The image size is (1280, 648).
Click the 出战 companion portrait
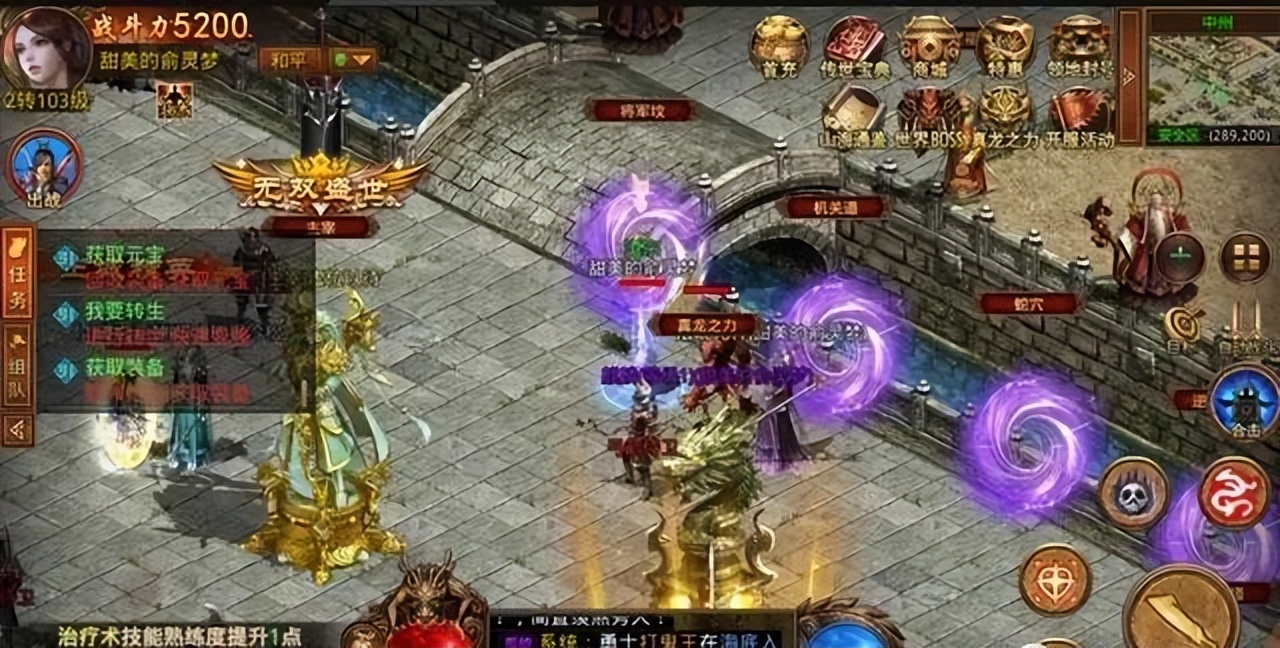coord(44,167)
